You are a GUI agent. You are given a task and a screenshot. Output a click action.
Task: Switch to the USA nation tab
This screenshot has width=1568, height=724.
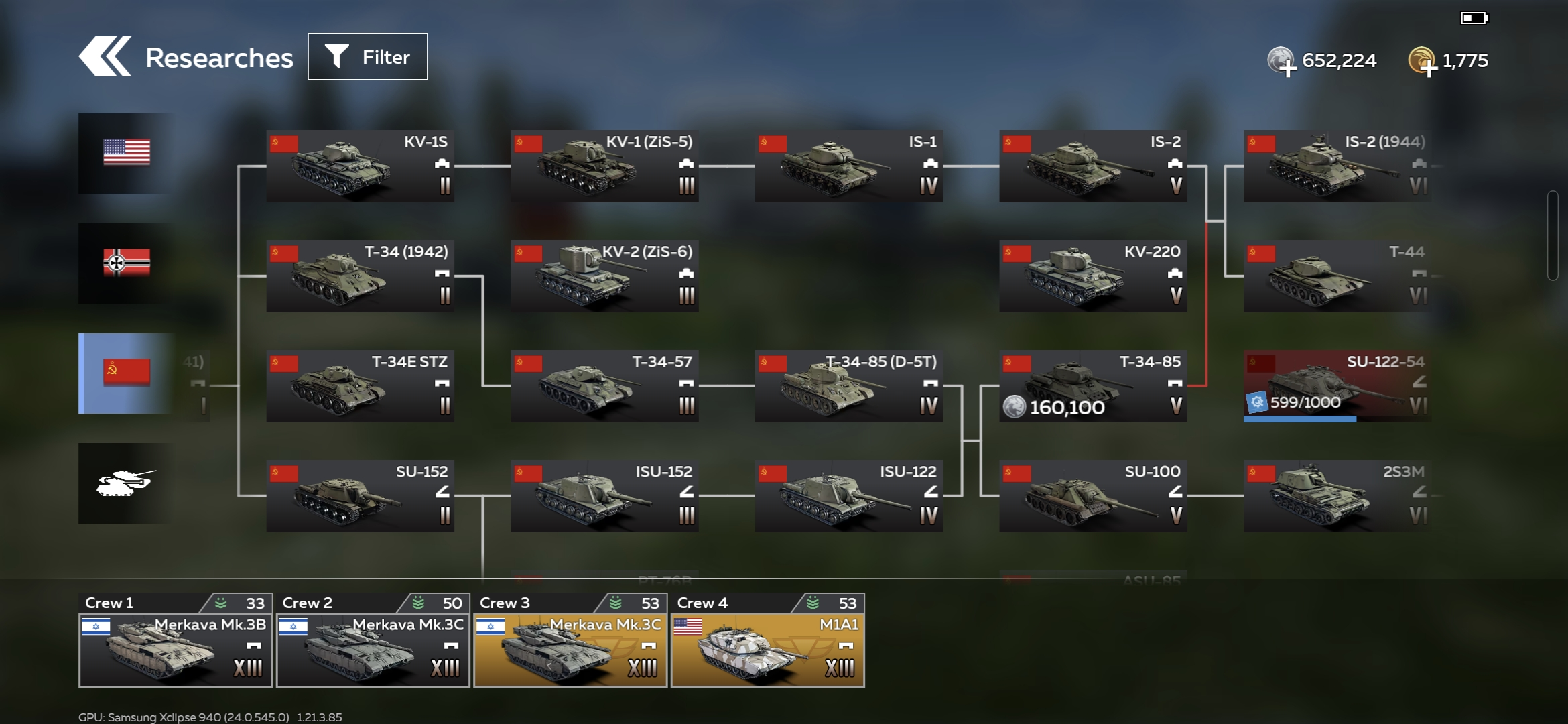126,153
